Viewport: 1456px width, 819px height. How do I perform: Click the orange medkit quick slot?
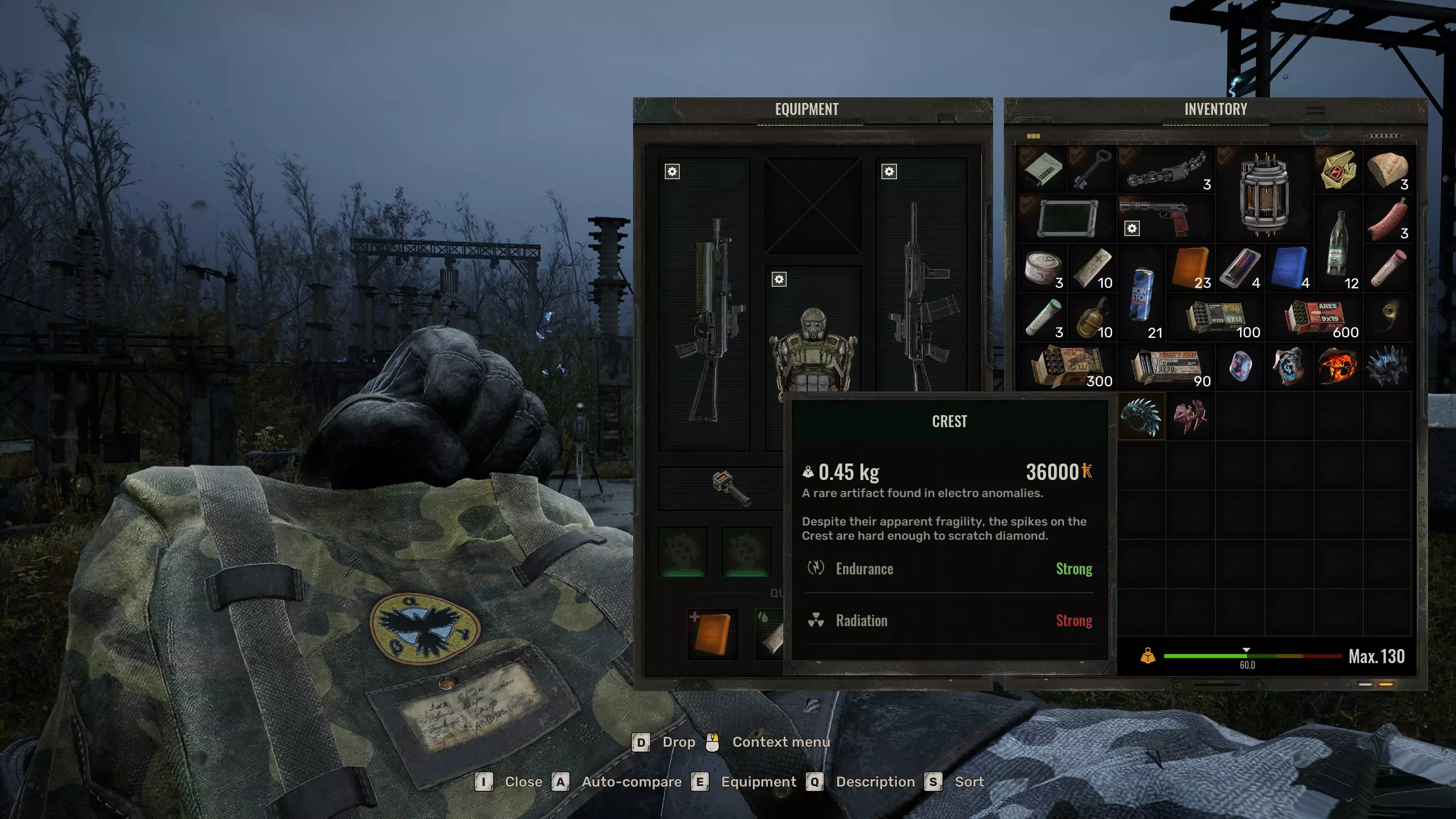pos(712,634)
